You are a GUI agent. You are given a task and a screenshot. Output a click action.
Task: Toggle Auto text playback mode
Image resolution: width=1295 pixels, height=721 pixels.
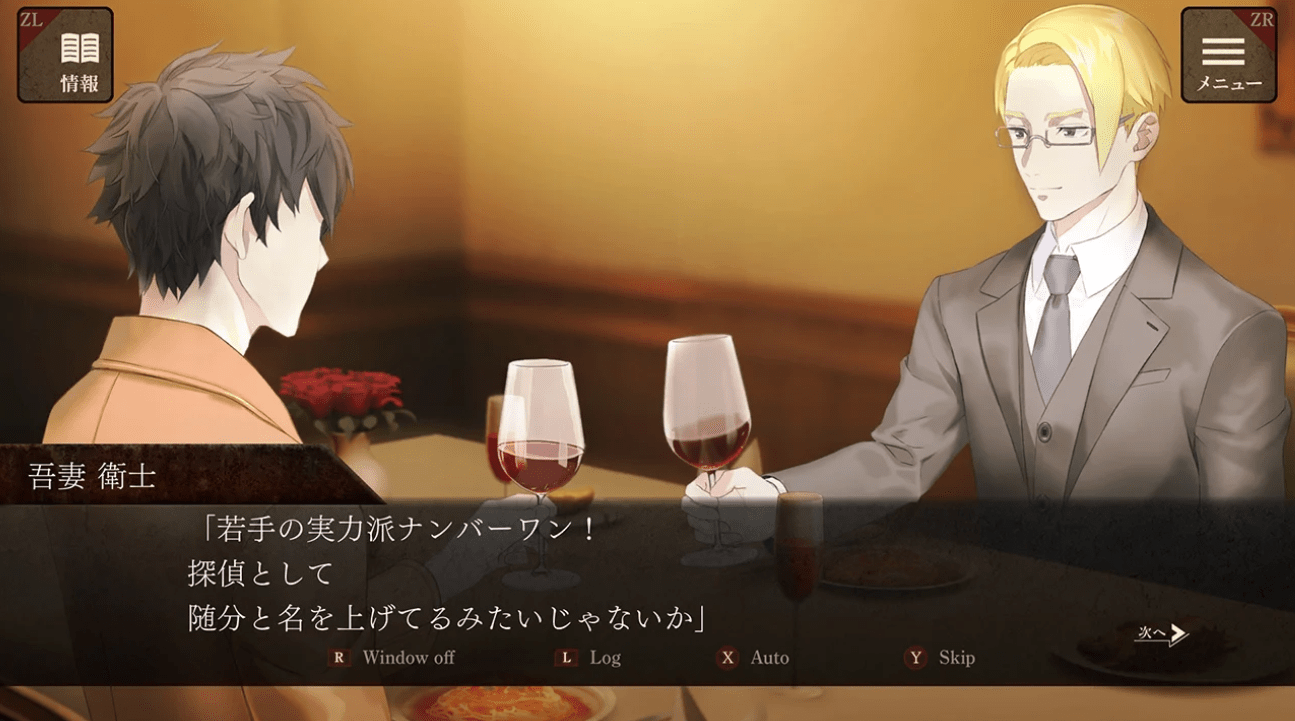pos(769,658)
